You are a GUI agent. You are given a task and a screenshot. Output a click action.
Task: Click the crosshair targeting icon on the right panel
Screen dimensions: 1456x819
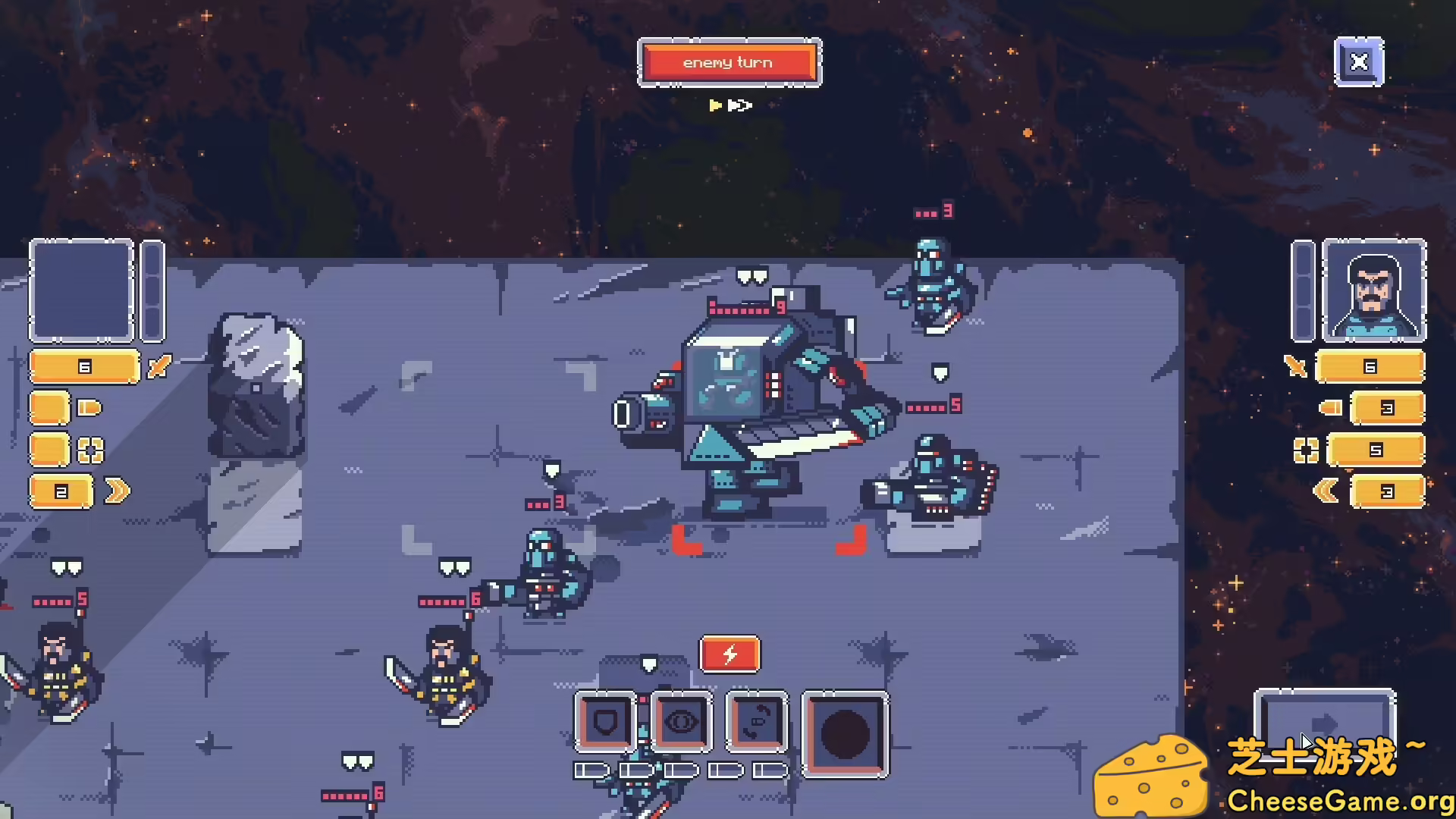(x=1306, y=450)
